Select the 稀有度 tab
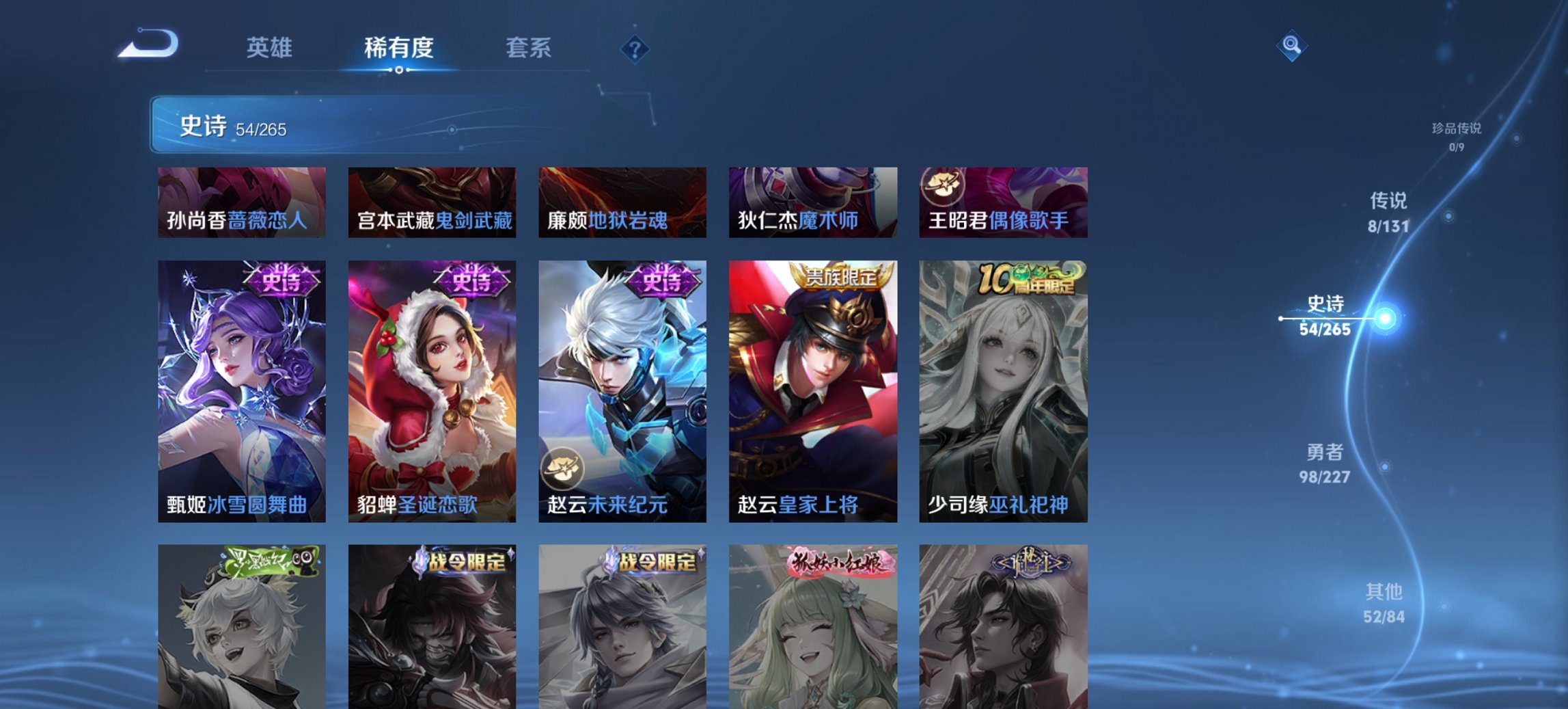 (x=398, y=49)
